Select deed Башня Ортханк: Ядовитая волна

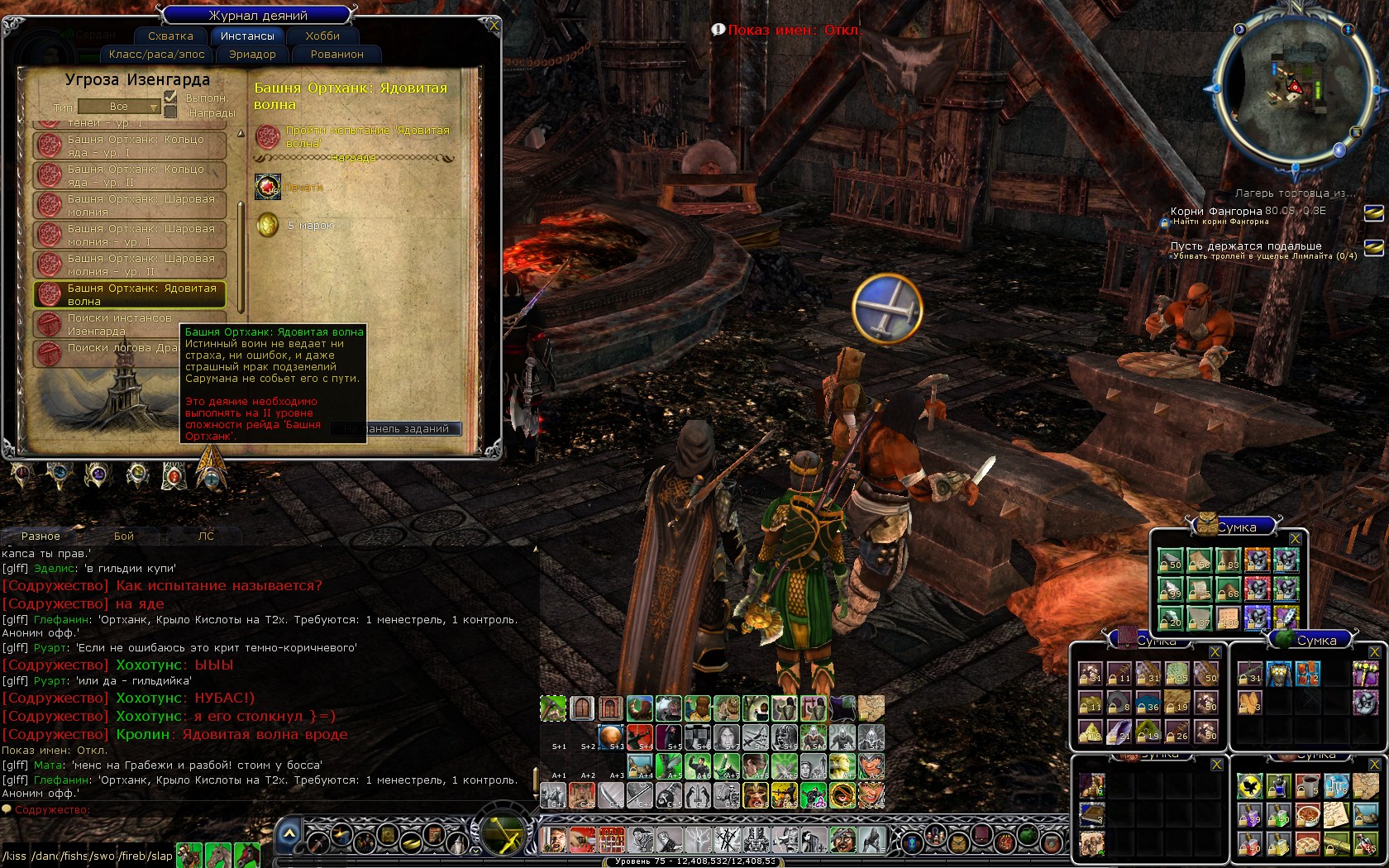[130, 294]
